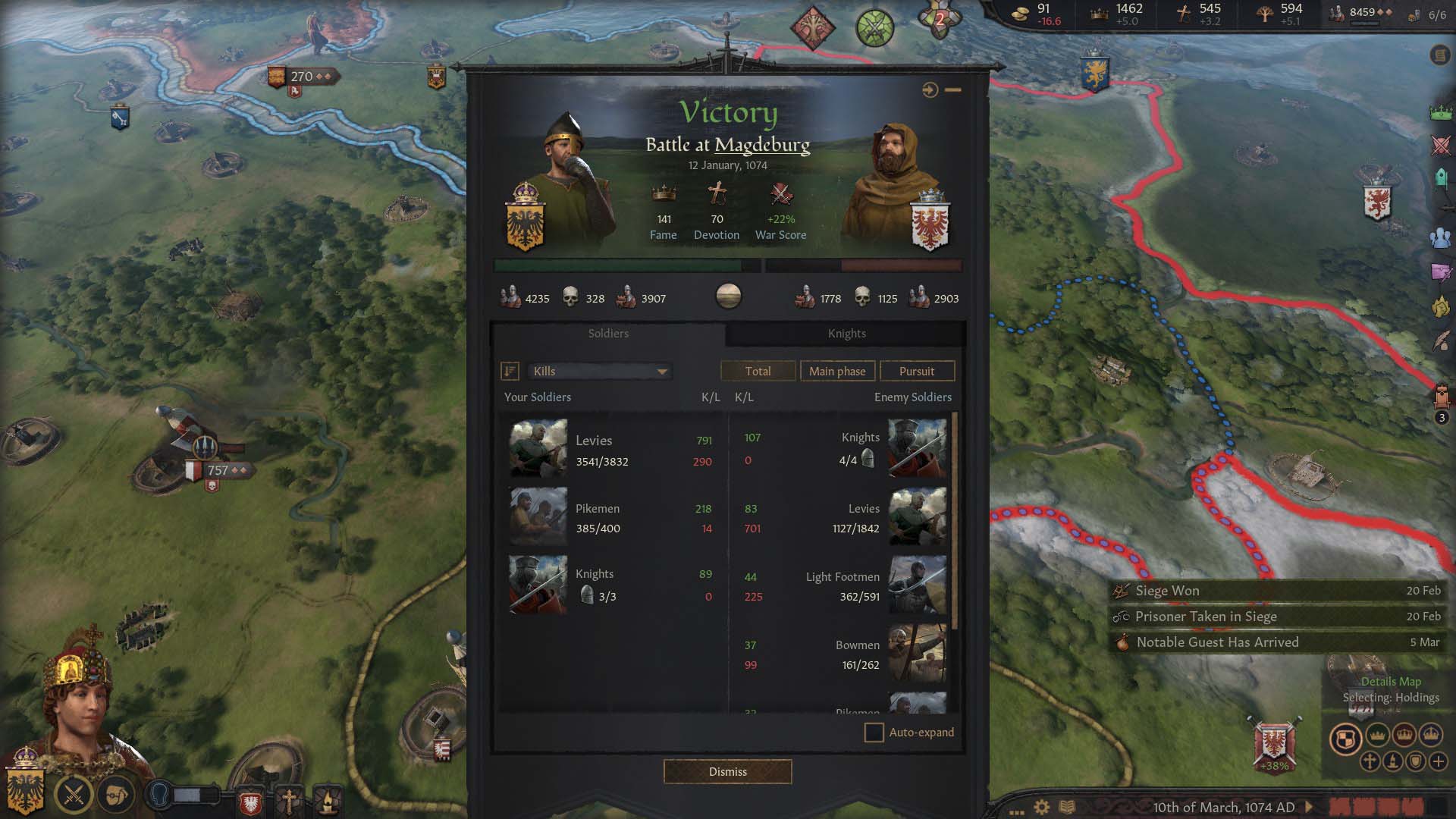The width and height of the screenshot is (1456, 819).
Task: Open the military crossed swords menu
Action: (x=74, y=795)
